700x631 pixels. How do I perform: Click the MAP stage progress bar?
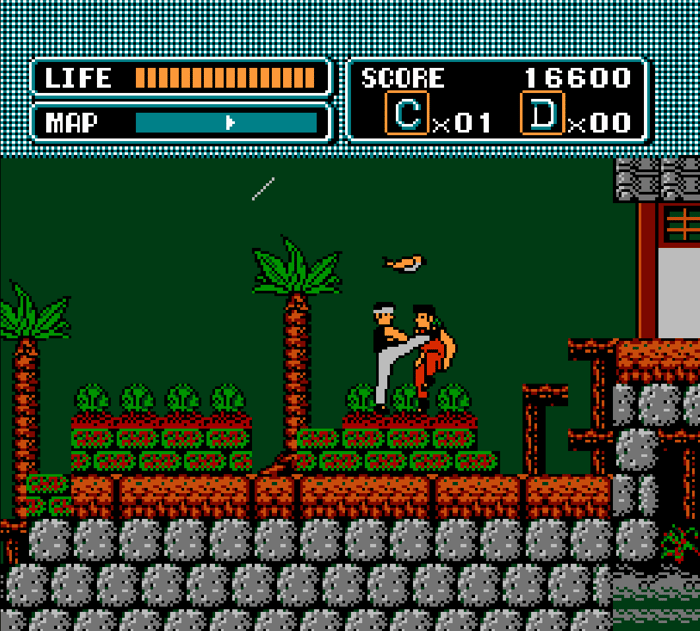point(226,123)
